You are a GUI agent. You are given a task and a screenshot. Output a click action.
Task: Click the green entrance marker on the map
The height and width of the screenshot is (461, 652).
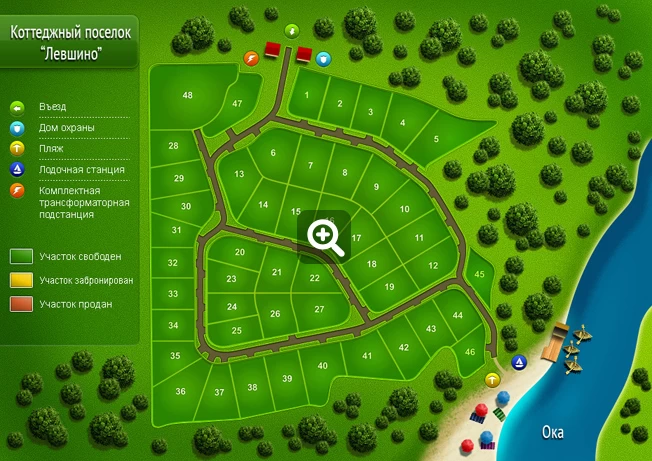click(x=292, y=30)
